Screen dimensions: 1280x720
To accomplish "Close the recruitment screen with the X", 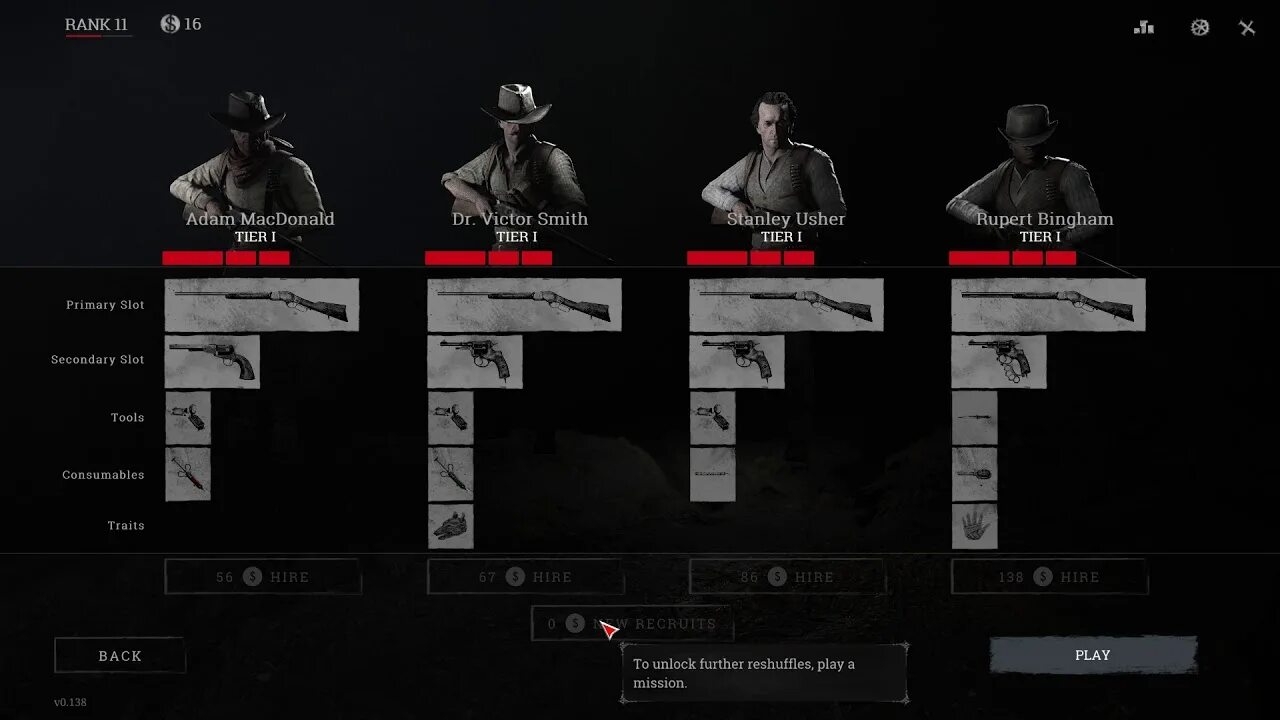I will tap(1247, 28).
